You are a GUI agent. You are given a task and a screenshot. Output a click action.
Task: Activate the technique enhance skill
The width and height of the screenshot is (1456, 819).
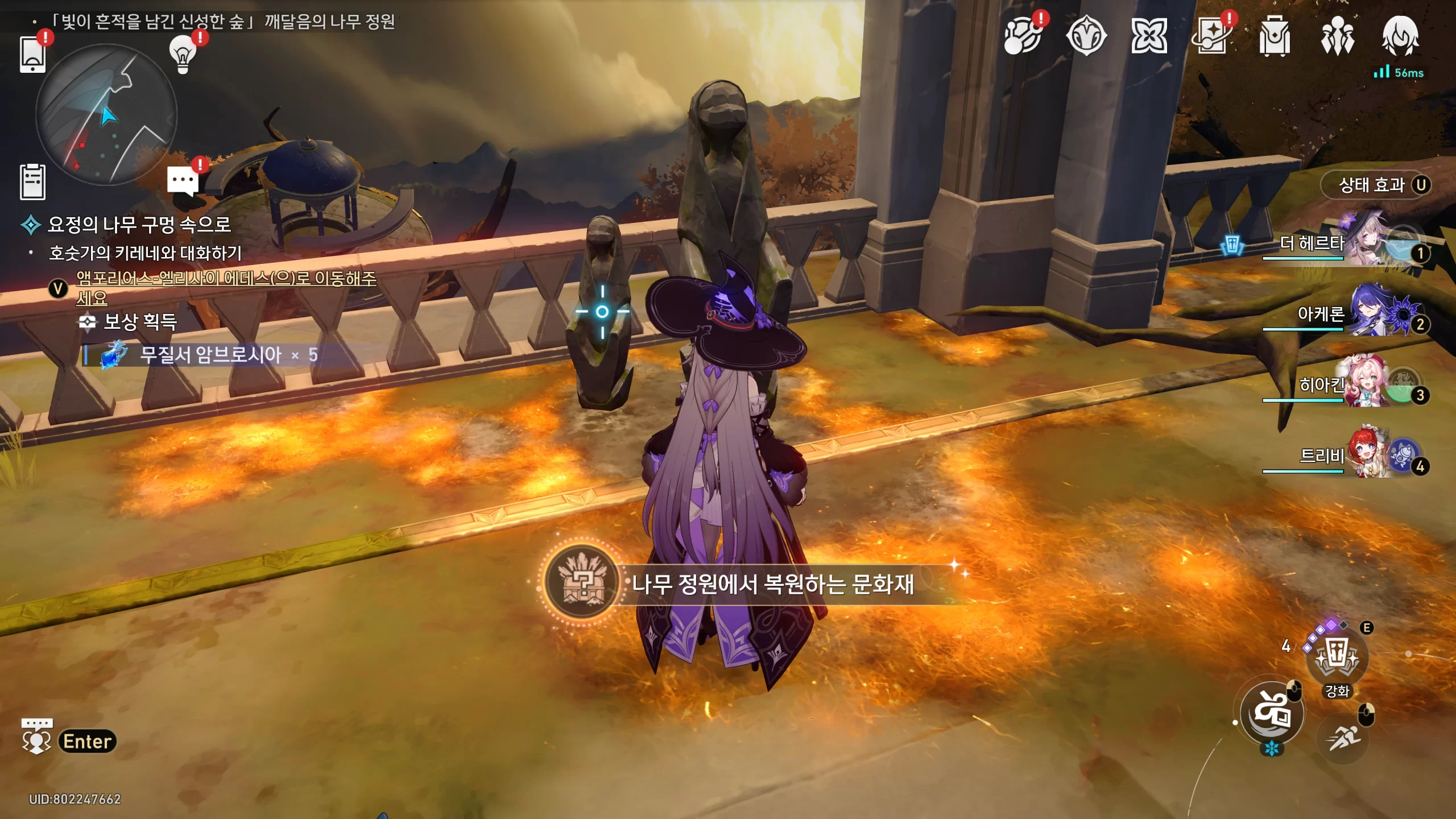pos(1337,658)
